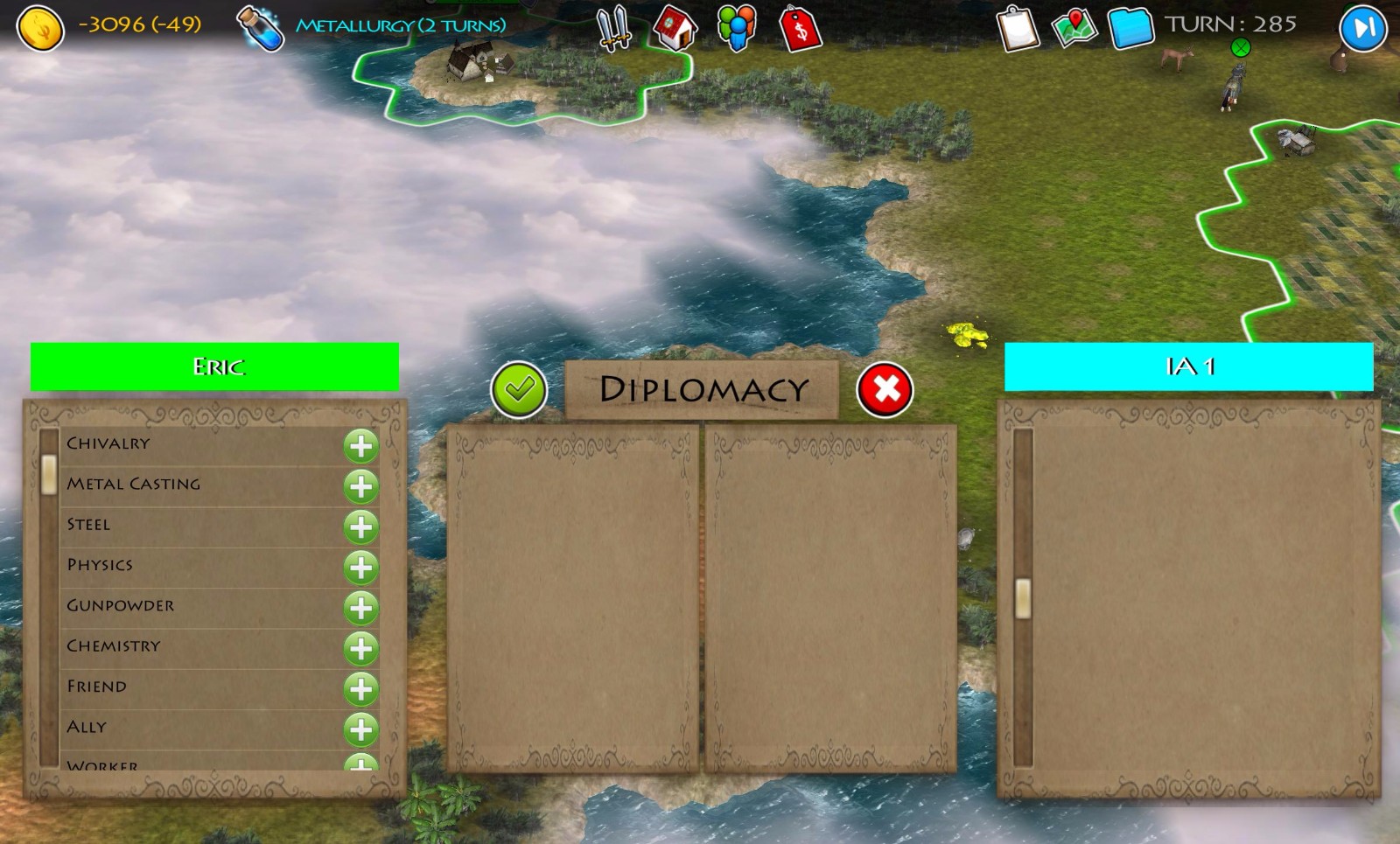Click the Metallurgy research flask icon
Viewport: 1400px width, 844px height.
click(x=261, y=28)
